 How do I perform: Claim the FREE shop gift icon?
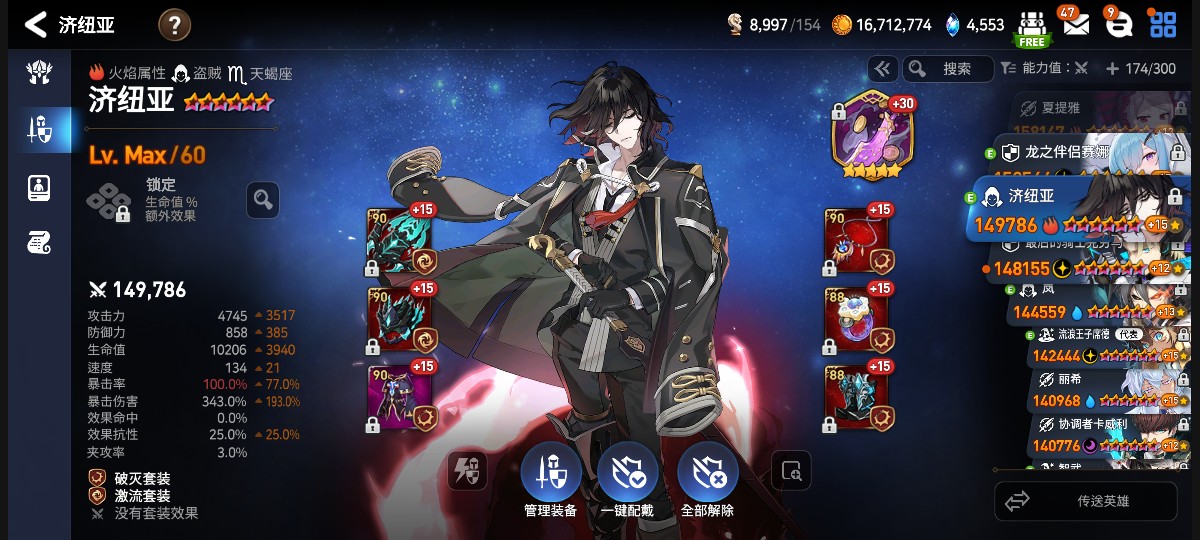pyautogui.click(x=1032, y=27)
